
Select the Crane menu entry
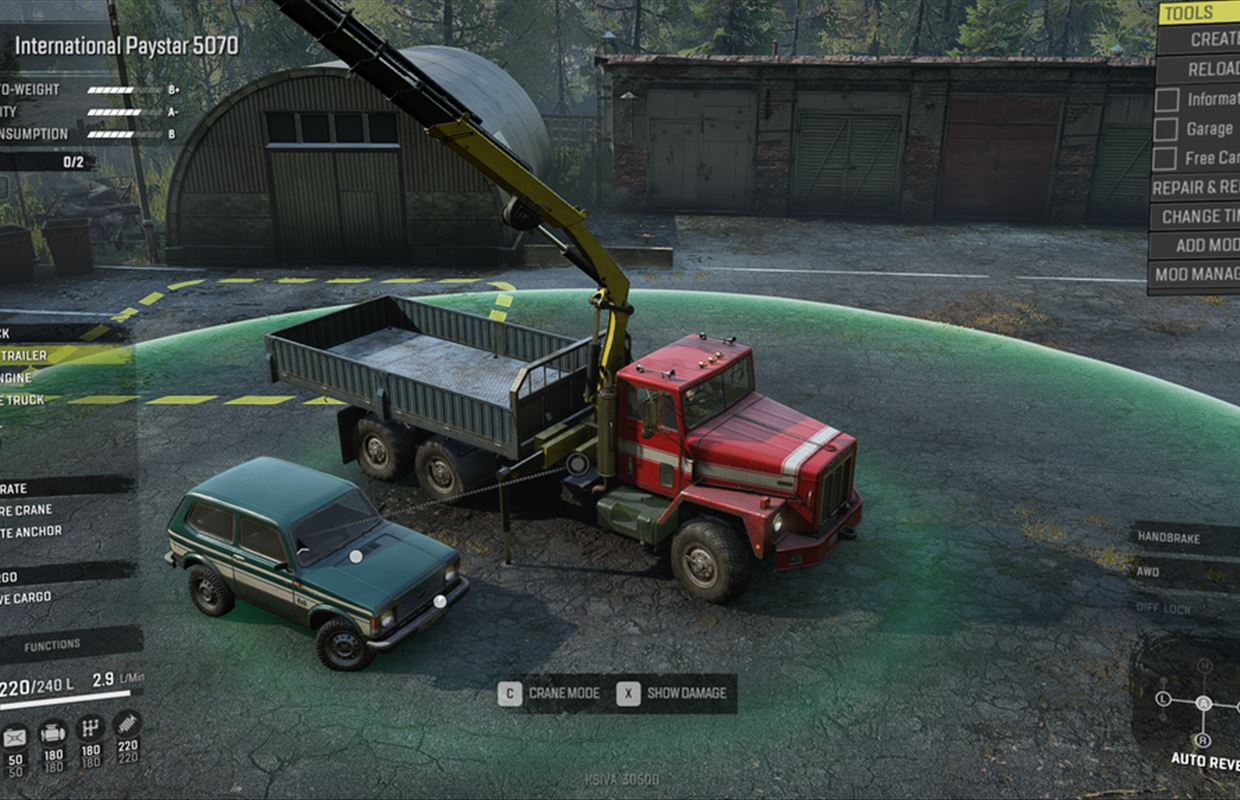click(30, 510)
